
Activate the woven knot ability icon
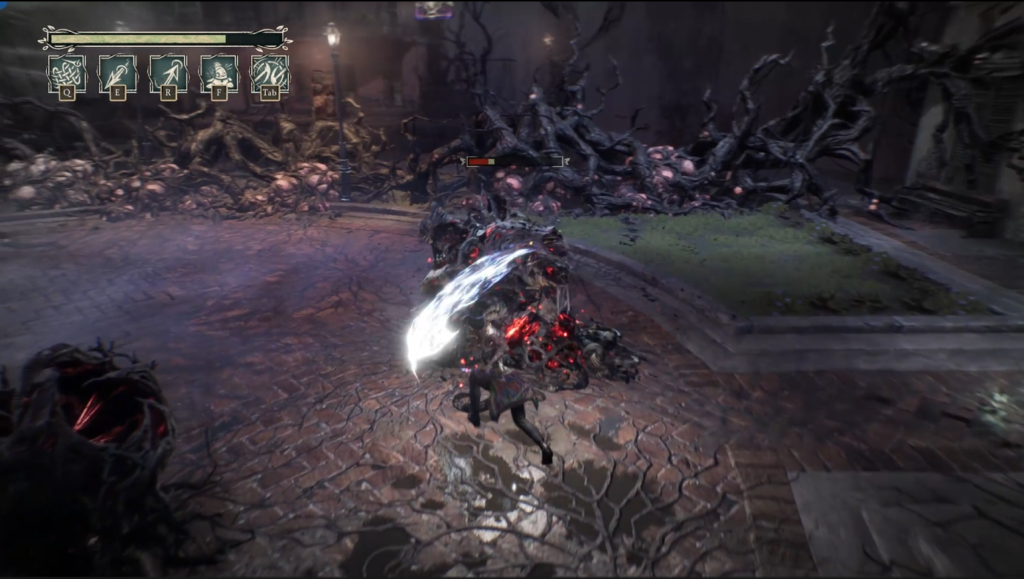tap(67, 73)
